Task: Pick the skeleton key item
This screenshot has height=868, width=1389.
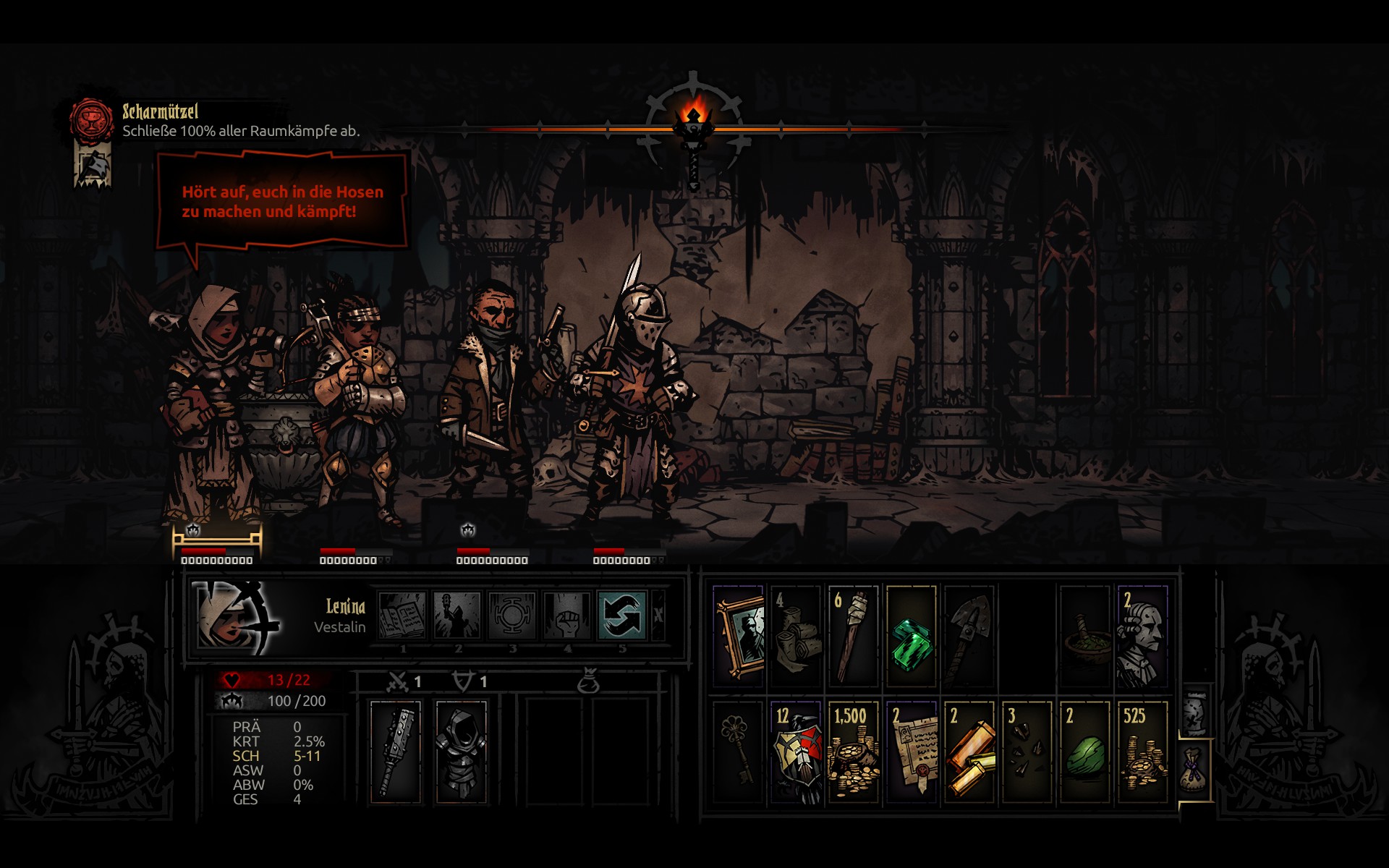Action: point(739,752)
